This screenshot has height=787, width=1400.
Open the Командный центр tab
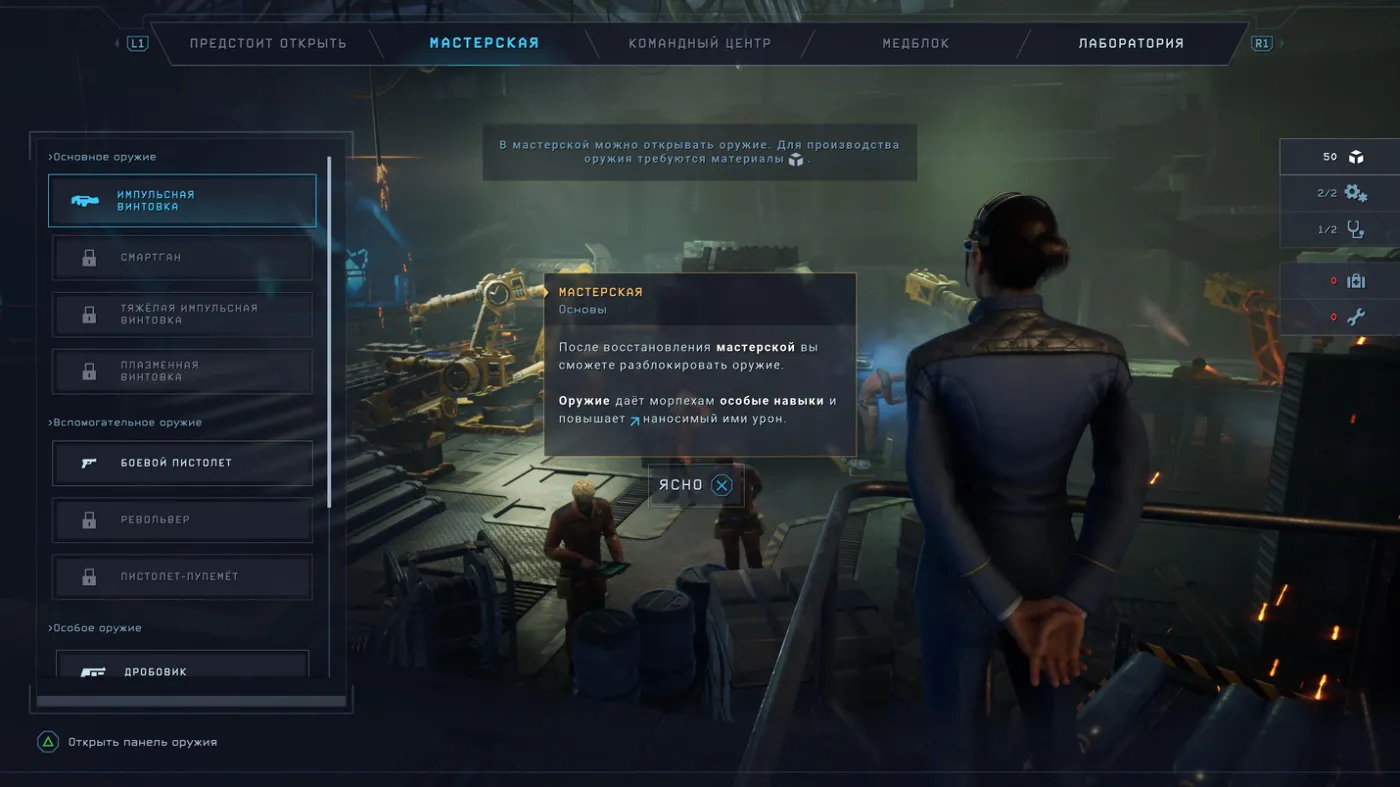pos(699,44)
